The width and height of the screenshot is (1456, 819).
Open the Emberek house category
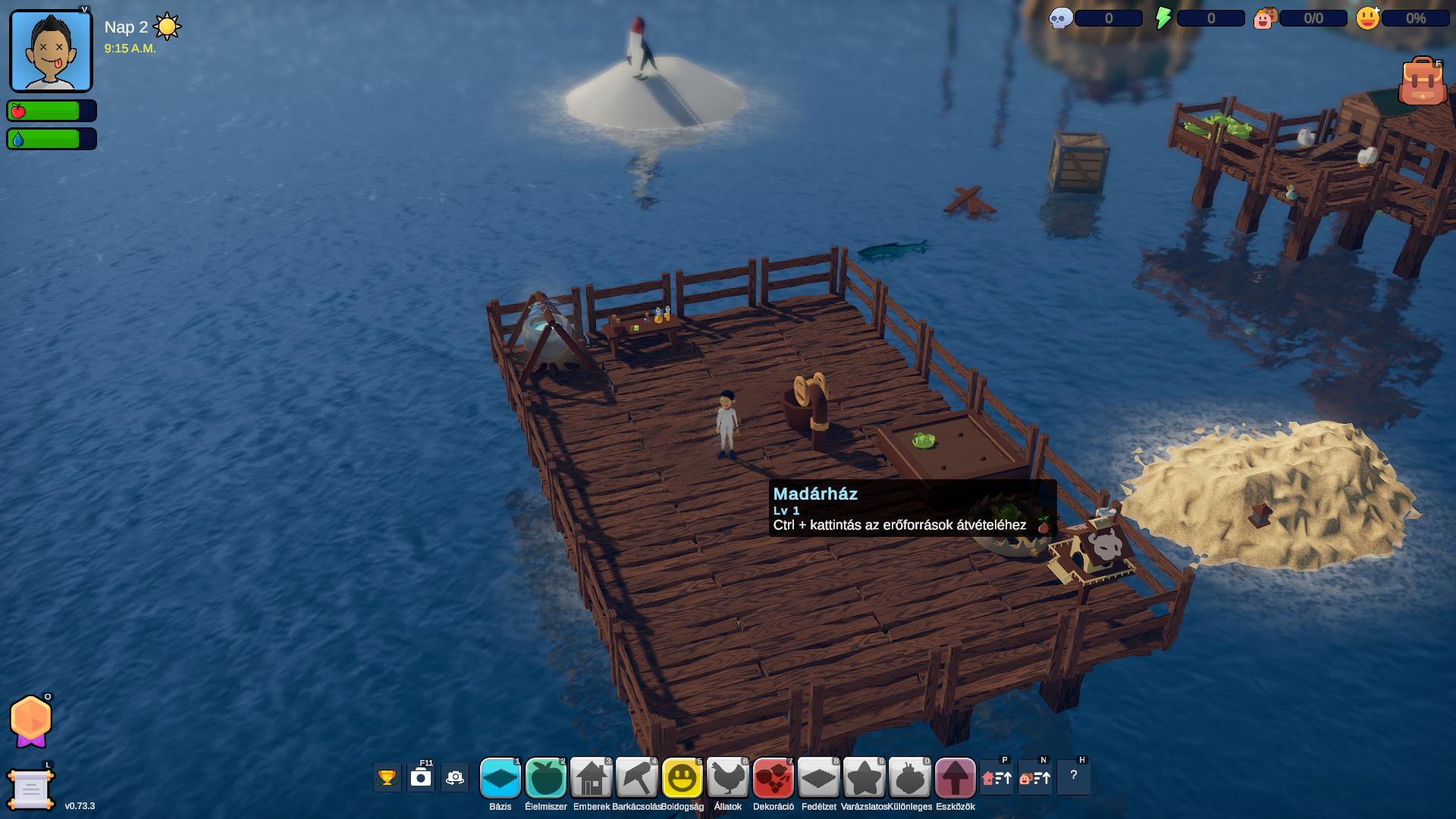(591, 778)
